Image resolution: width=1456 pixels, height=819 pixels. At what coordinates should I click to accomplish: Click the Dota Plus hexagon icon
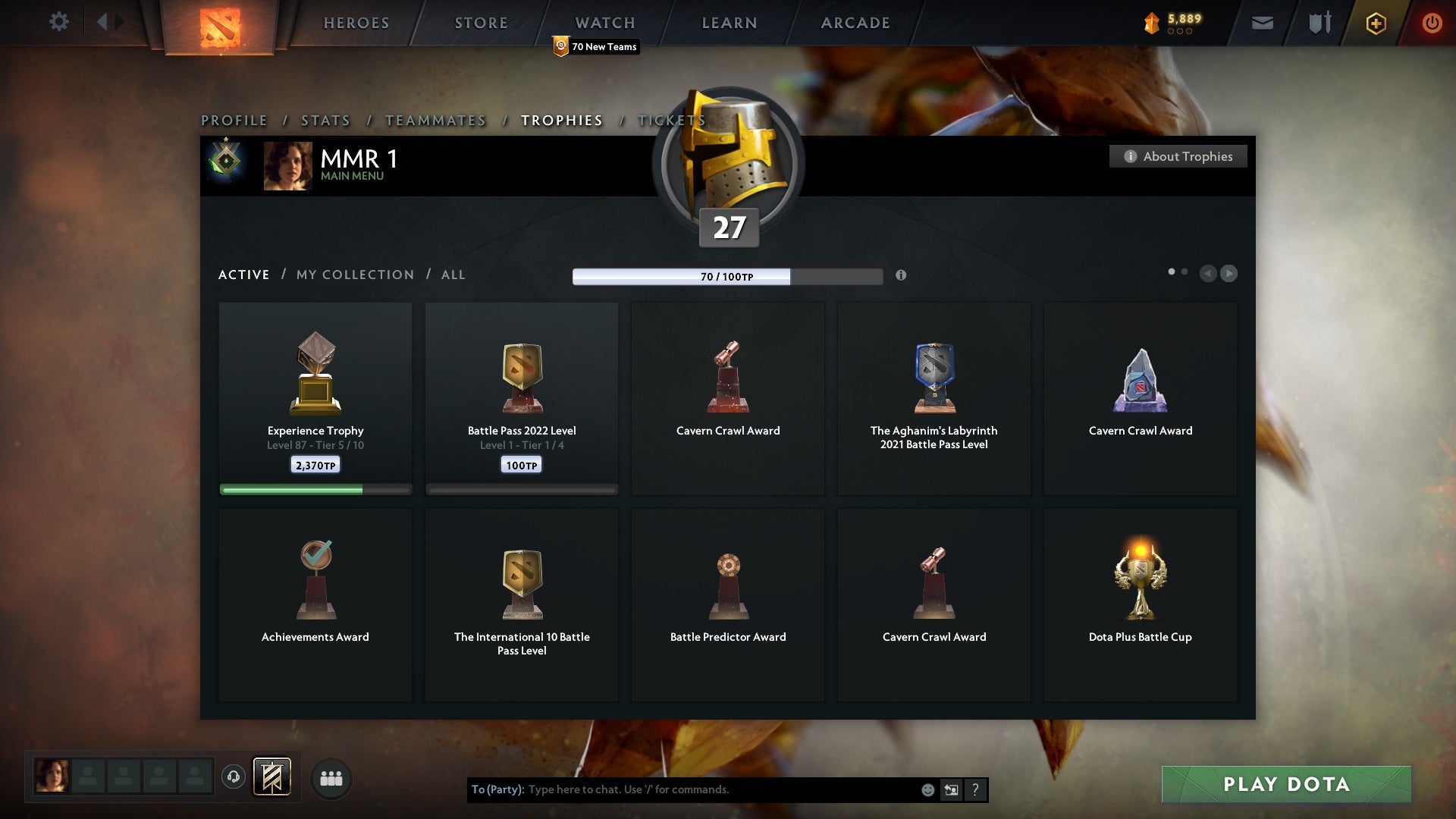pos(1375,24)
